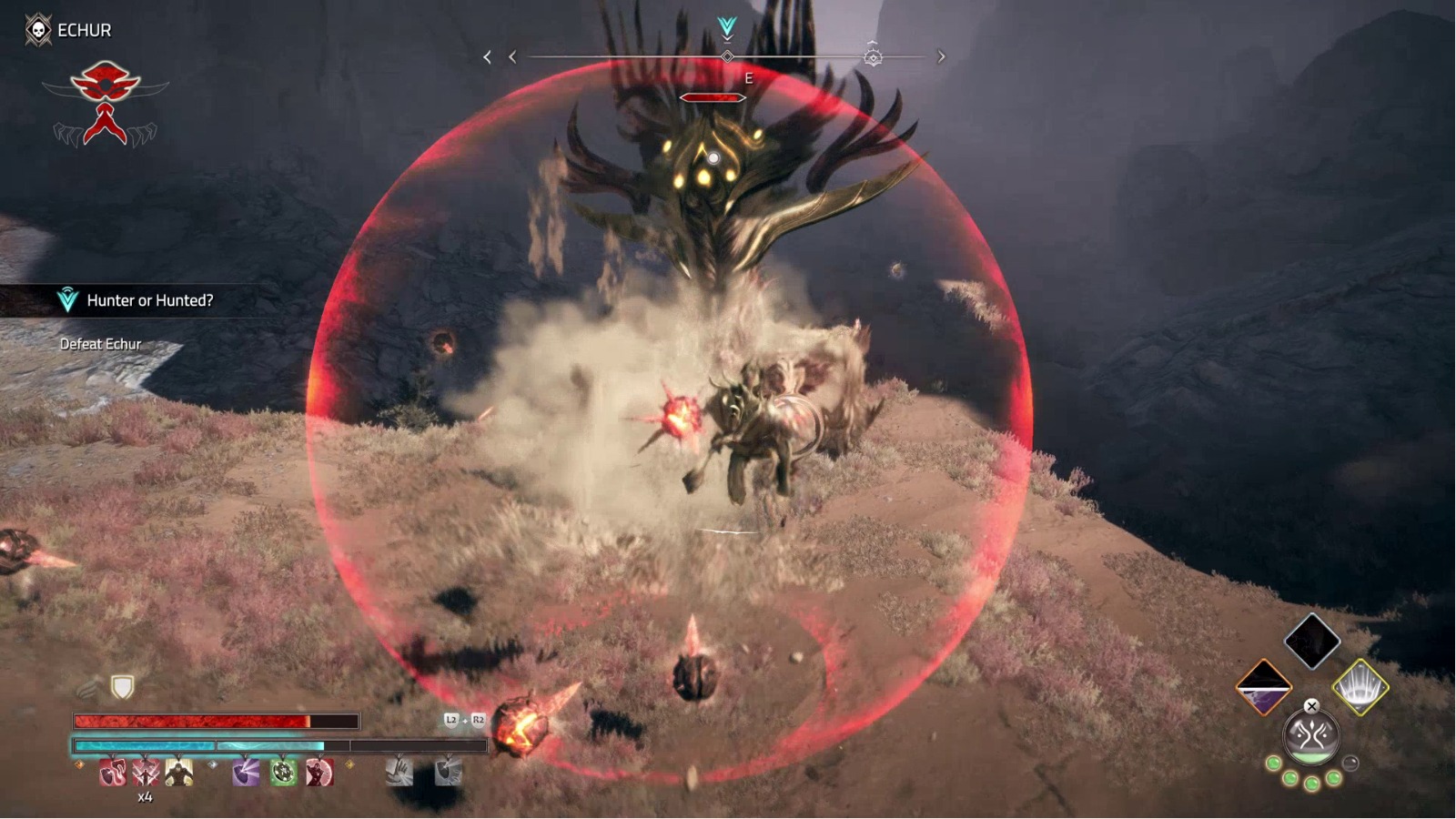Click the compass objective marker at top
This screenshot has height=819, width=1456.
tap(727, 28)
